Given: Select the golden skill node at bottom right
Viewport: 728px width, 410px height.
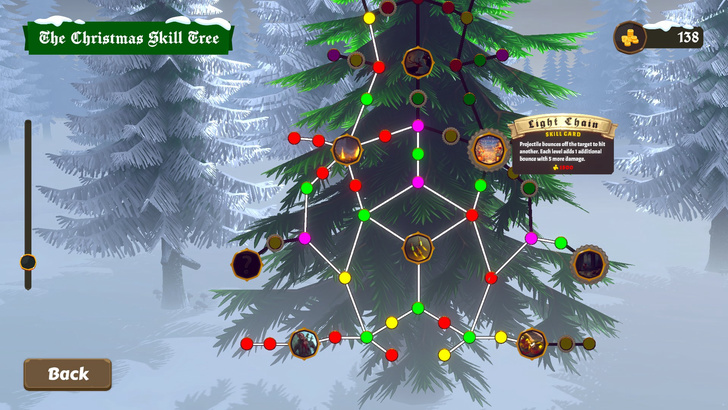Looking at the screenshot, I should (532, 343).
